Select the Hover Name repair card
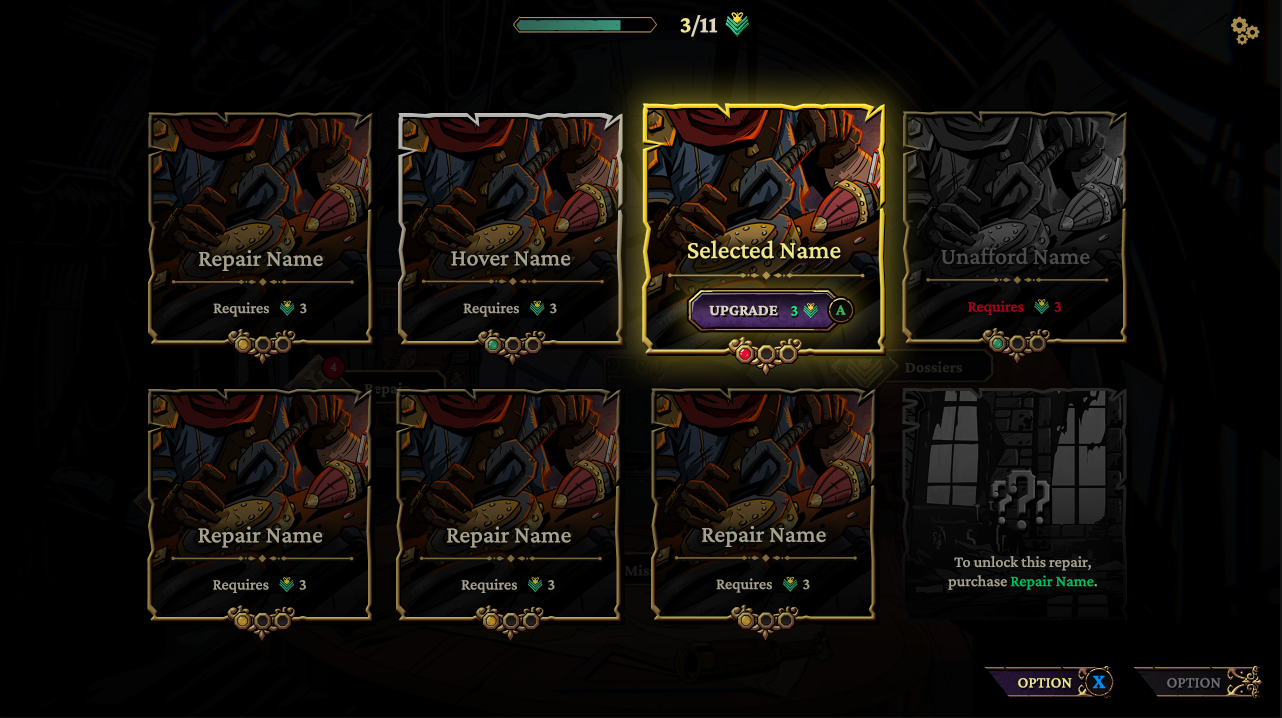Image resolution: width=1282 pixels, height=718 pixels. pos(510,228)
